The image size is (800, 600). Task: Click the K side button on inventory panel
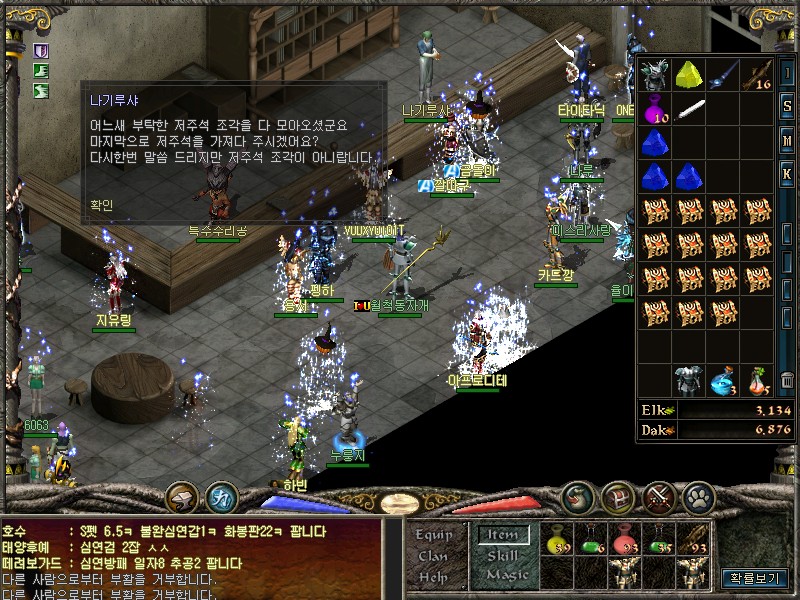(788, 172)
